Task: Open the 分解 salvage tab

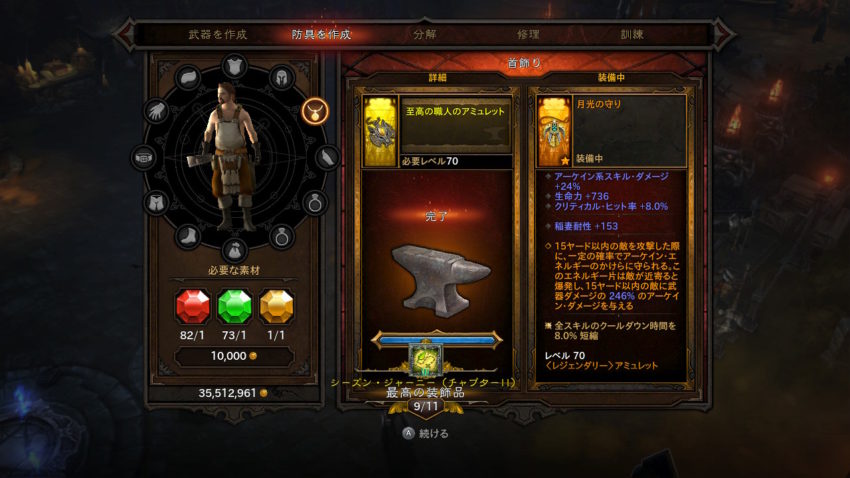Action: [424, 34]
